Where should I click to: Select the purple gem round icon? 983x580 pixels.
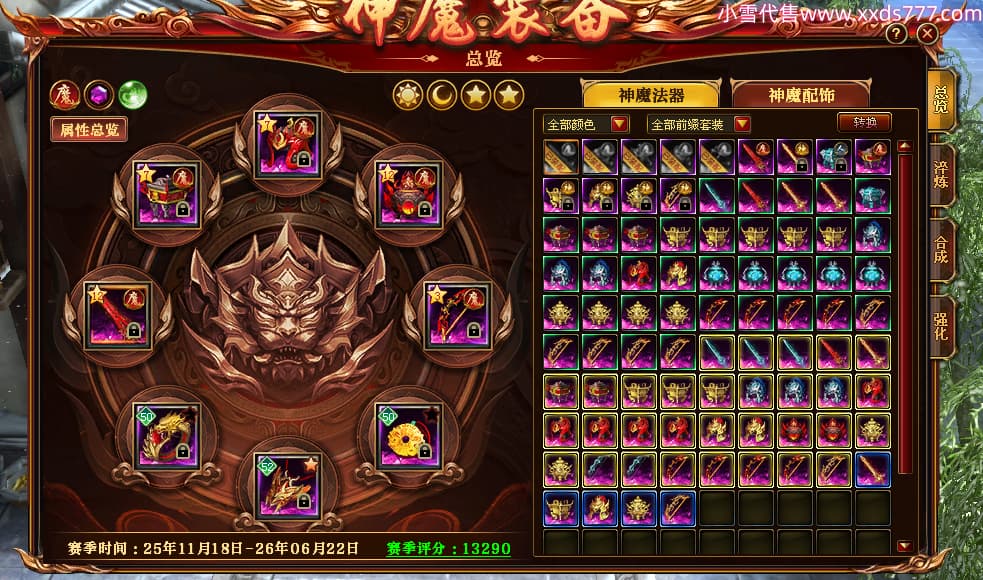point(98,95)
